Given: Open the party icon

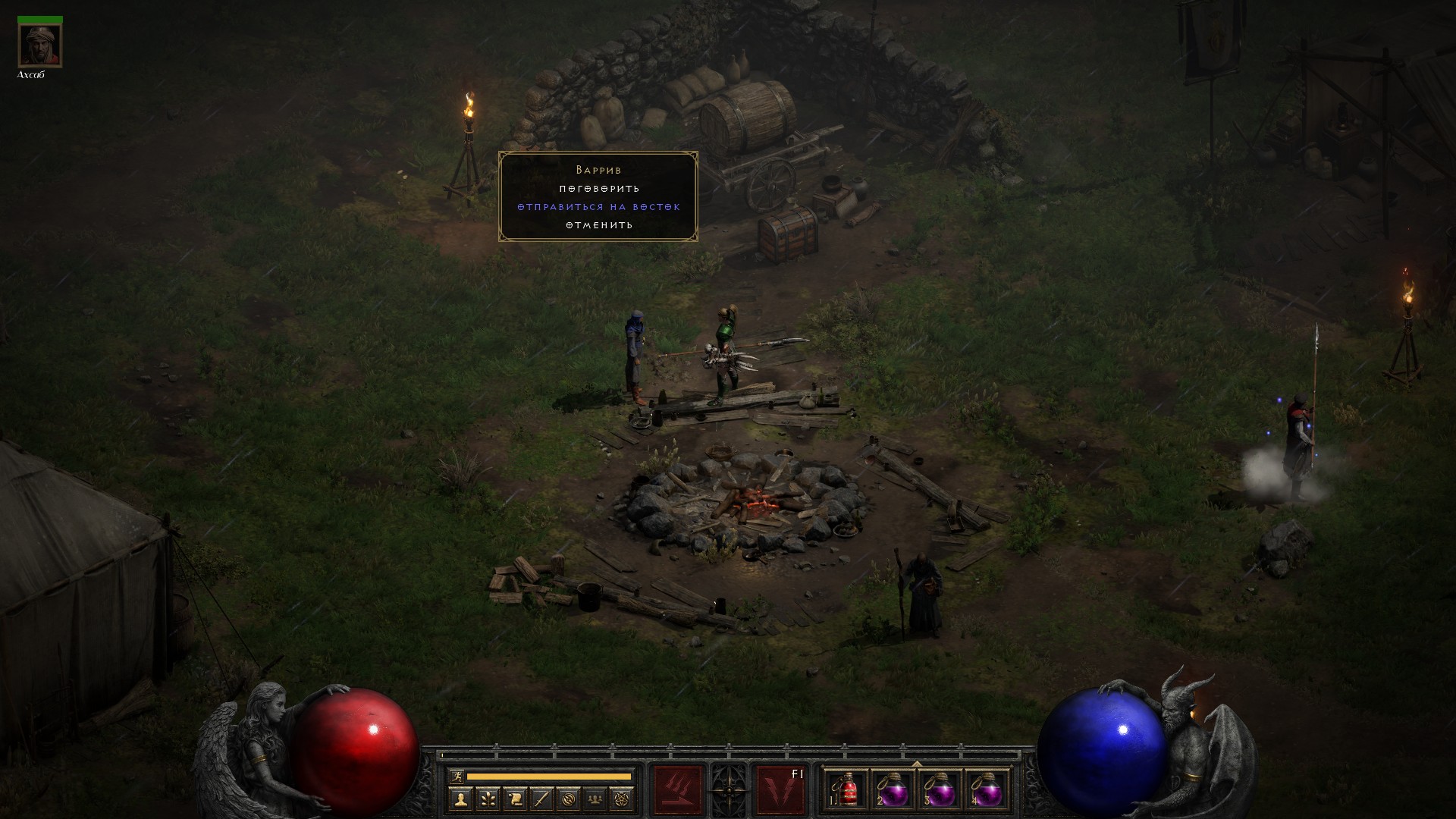Looking at the screenshot, I should click(596, 799).
